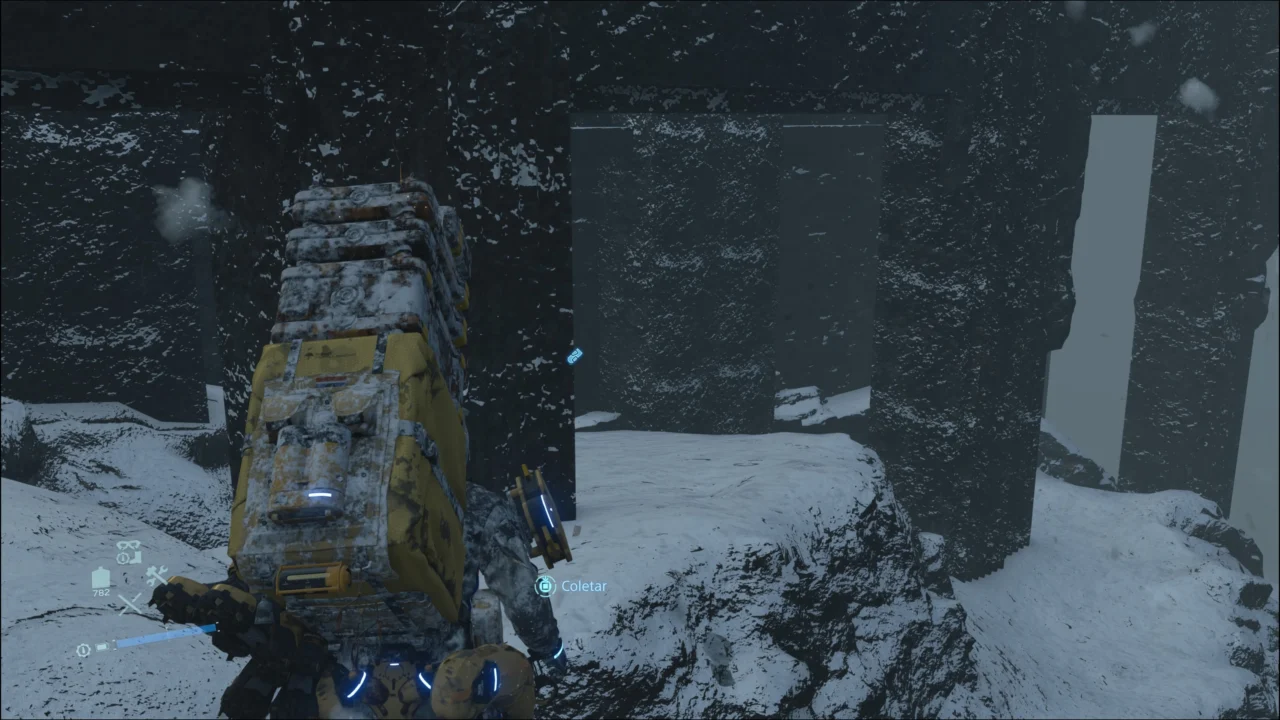Click the gear gauge icon near the battery
The image size is (1280, 720).
coord(84,649)
